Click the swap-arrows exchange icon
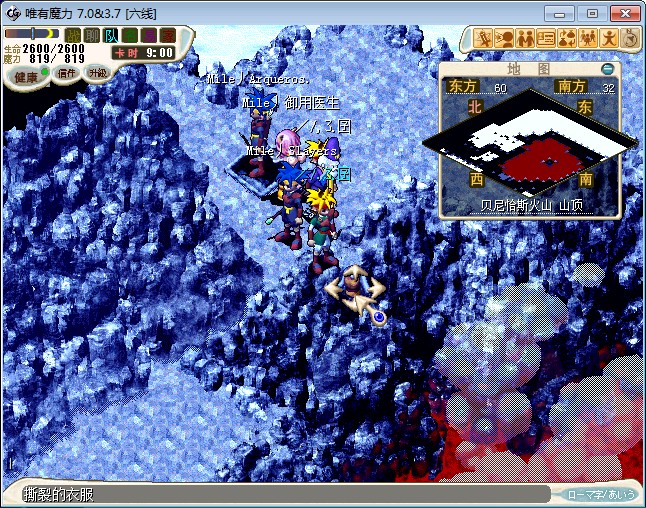Screen dimensions: 646x508 point(567,39)
